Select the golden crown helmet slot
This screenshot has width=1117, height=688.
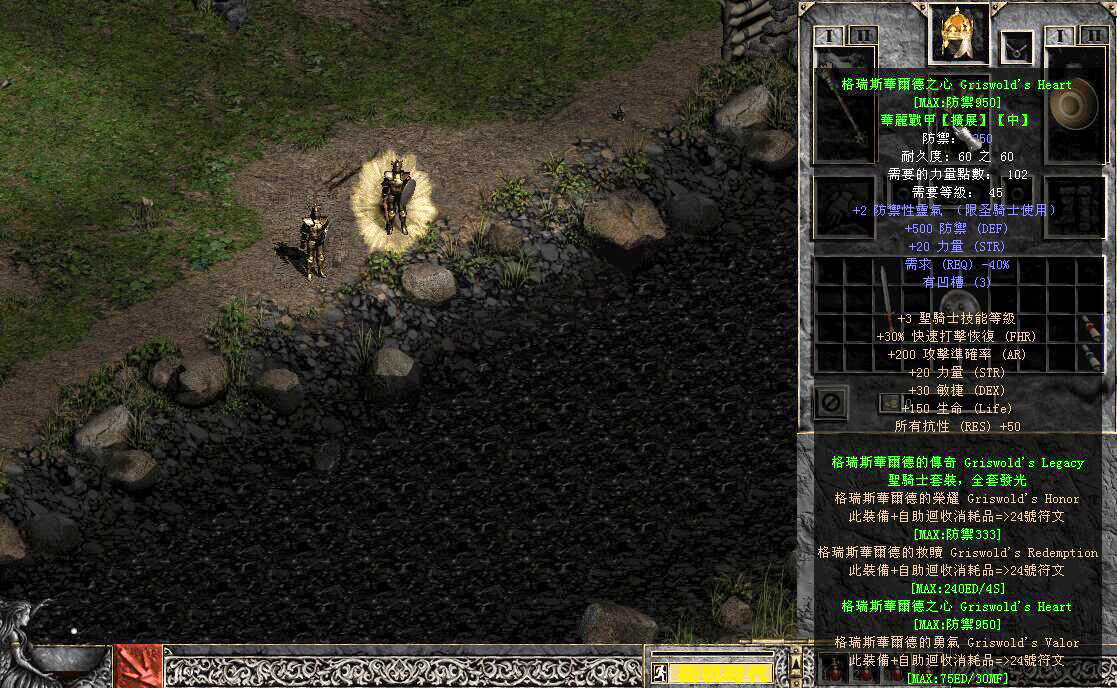(959, 35)
